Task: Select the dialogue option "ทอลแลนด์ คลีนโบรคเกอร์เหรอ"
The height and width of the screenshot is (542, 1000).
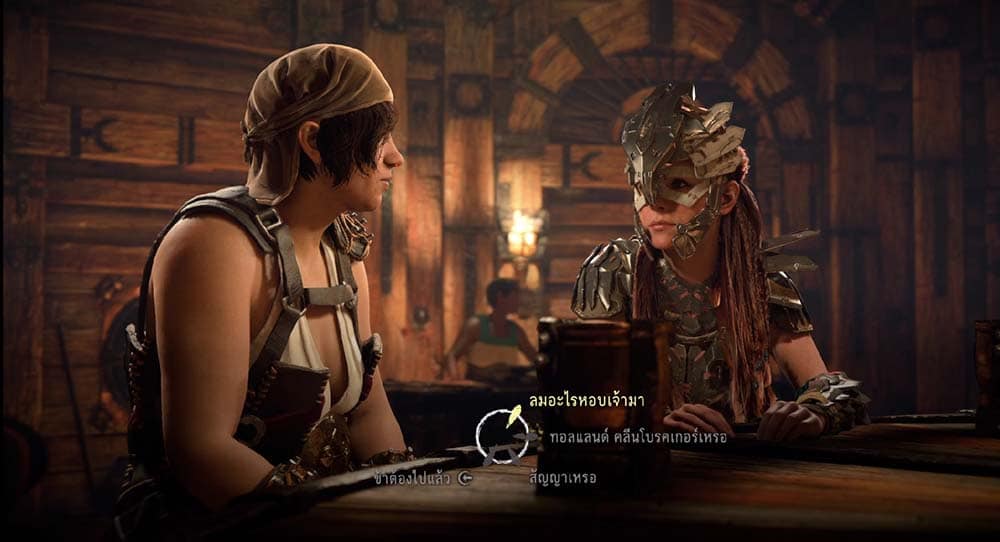Action: point(639,437)
